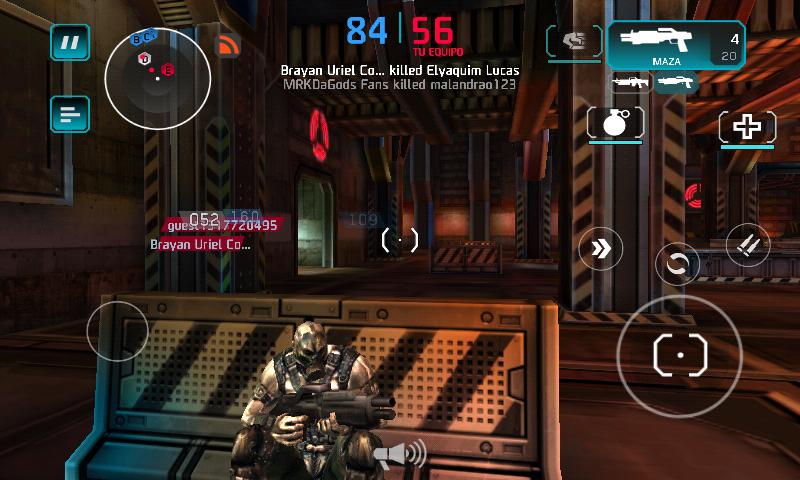Fire using the large crosshair button

[x=680, y=355]
